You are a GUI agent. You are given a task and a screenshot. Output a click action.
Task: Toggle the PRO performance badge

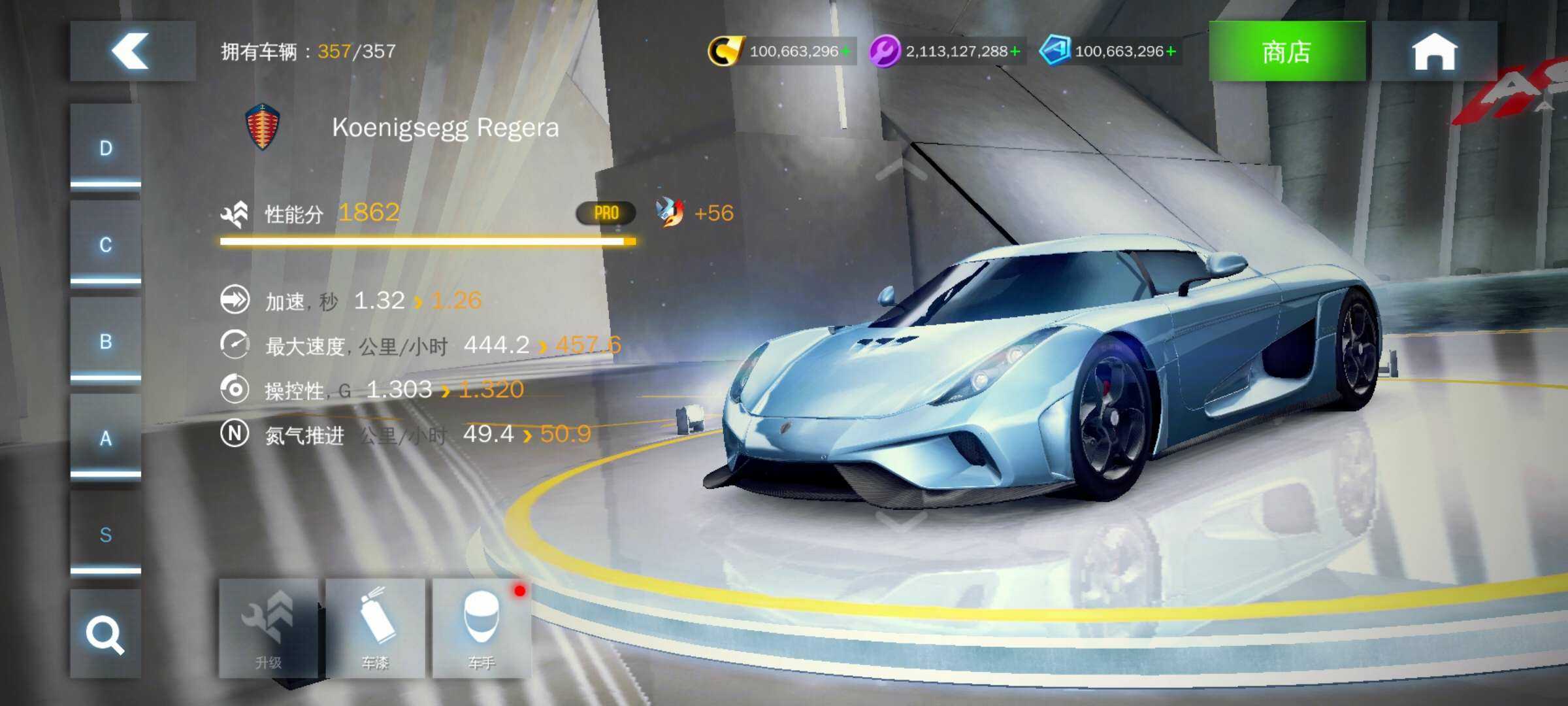[606, 213]
